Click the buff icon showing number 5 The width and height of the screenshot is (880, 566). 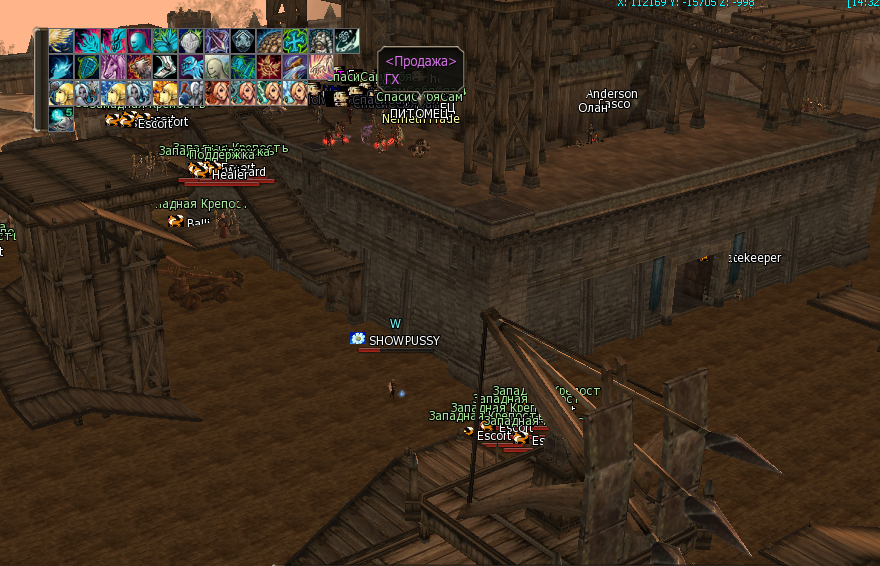(61, 119)
